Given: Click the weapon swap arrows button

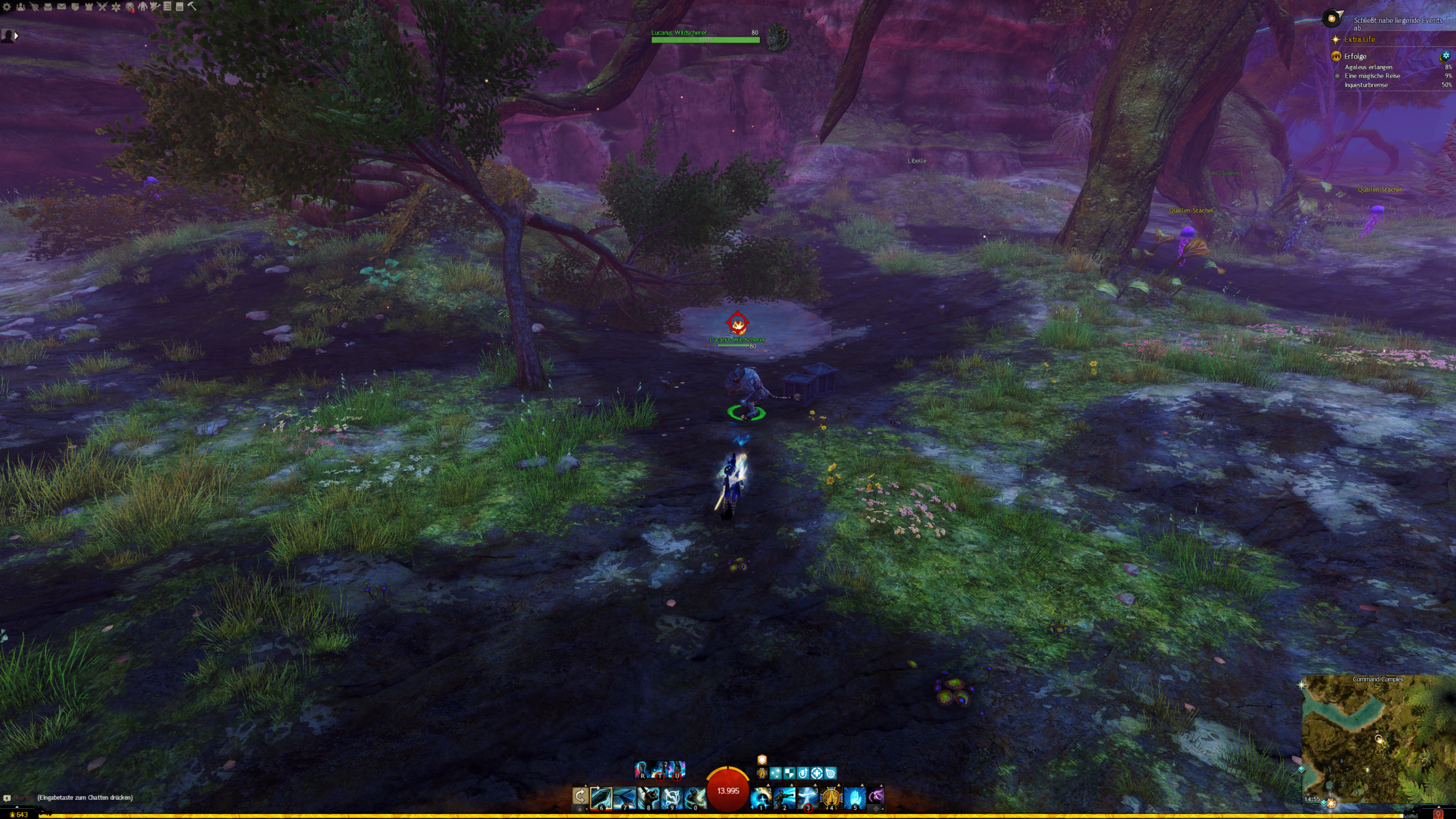Looking at the screenshot, I should click(x=580, y=797).
